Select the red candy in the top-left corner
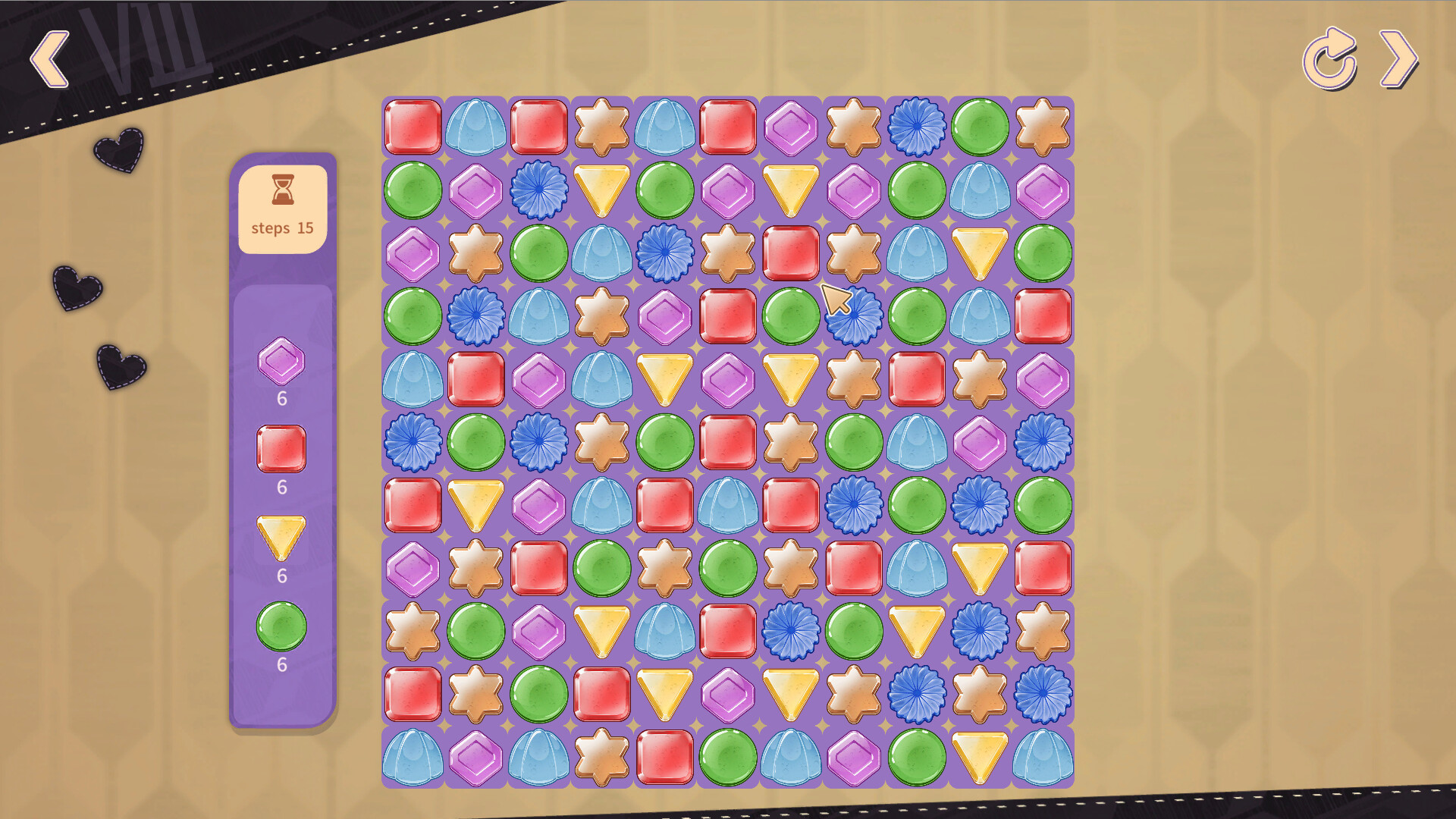This screenshot has width=1456, height=819. click(x=413, y=127)
